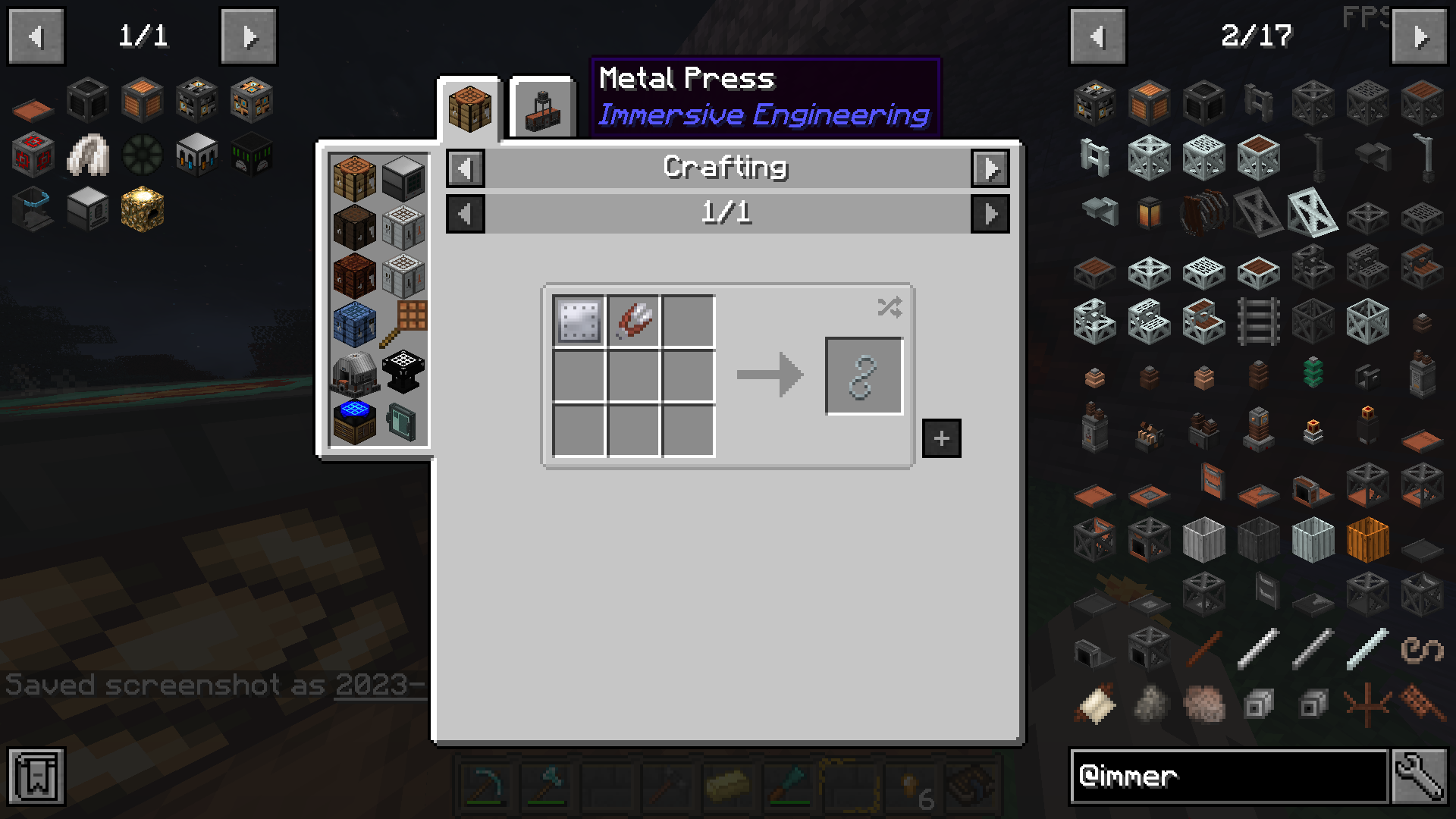
Task: Select the metal plate ingredient slot
Action: pos(579,321)
